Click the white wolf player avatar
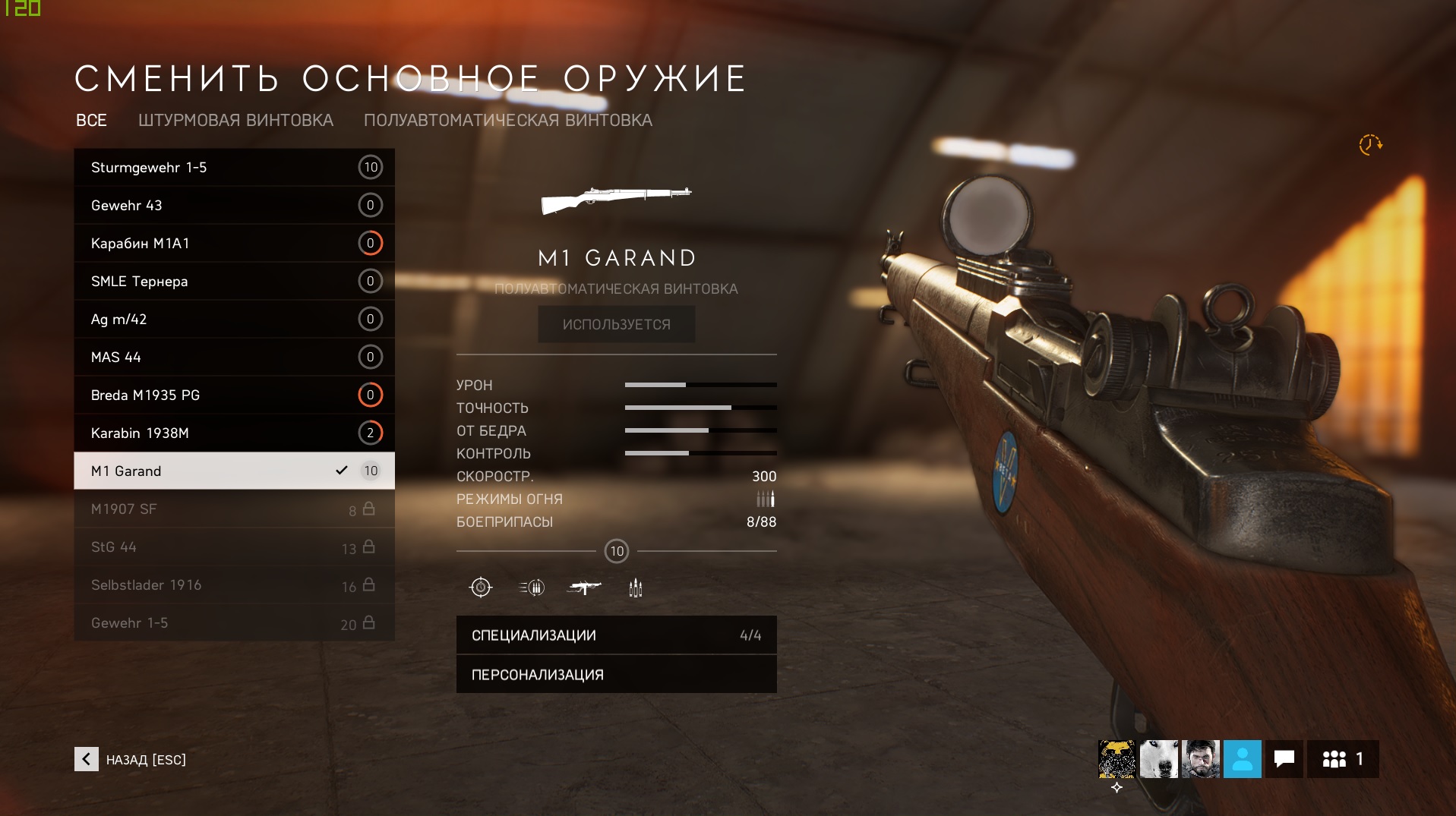The image size is (1456, 816). click(1158, 759)
